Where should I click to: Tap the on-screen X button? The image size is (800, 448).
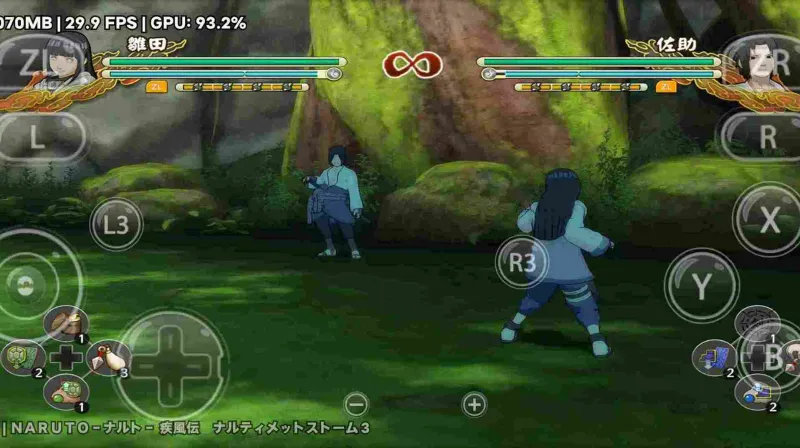(x=768, y=219)
